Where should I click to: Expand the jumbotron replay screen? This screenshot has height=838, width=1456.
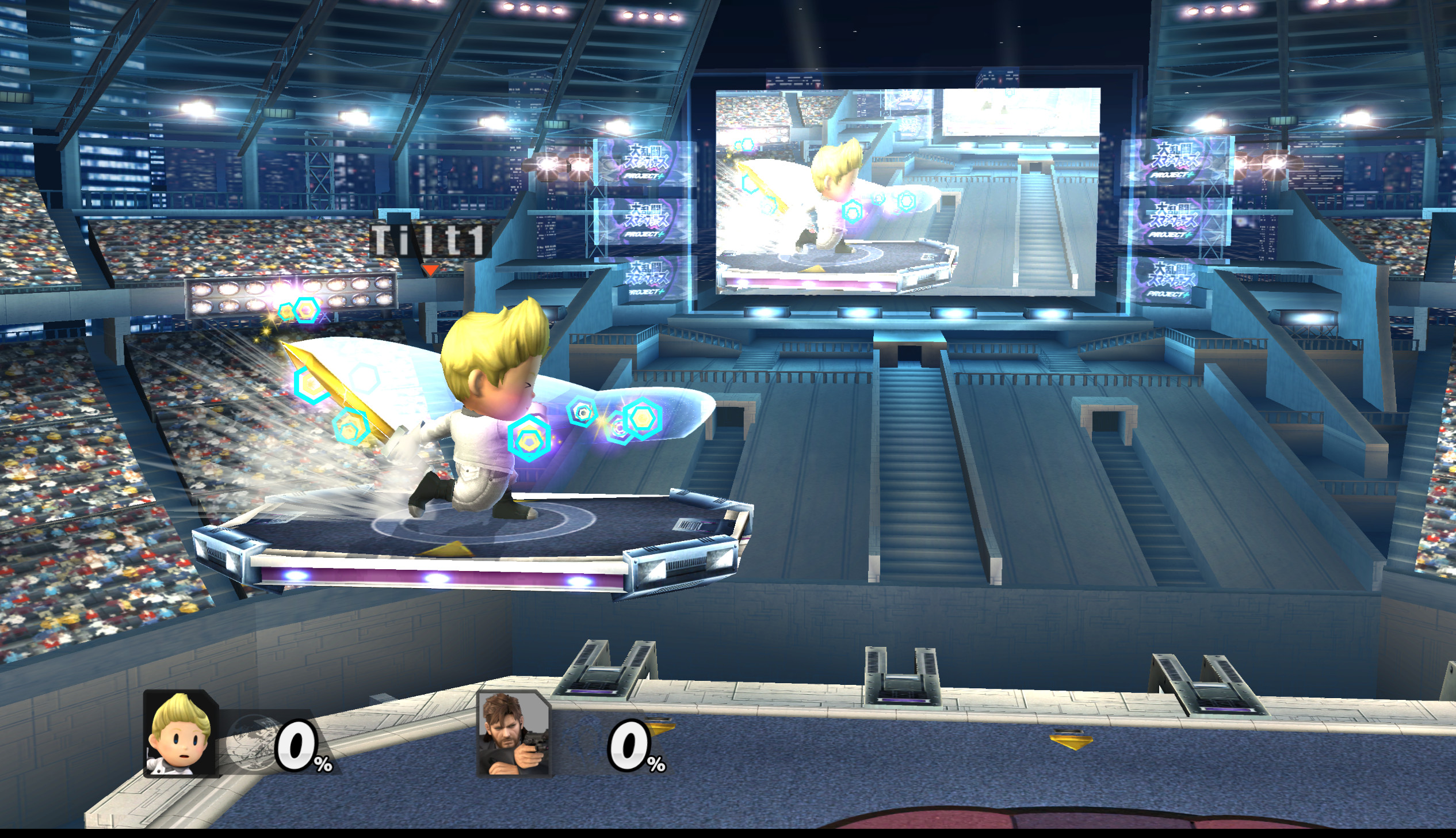pos(915,190)
